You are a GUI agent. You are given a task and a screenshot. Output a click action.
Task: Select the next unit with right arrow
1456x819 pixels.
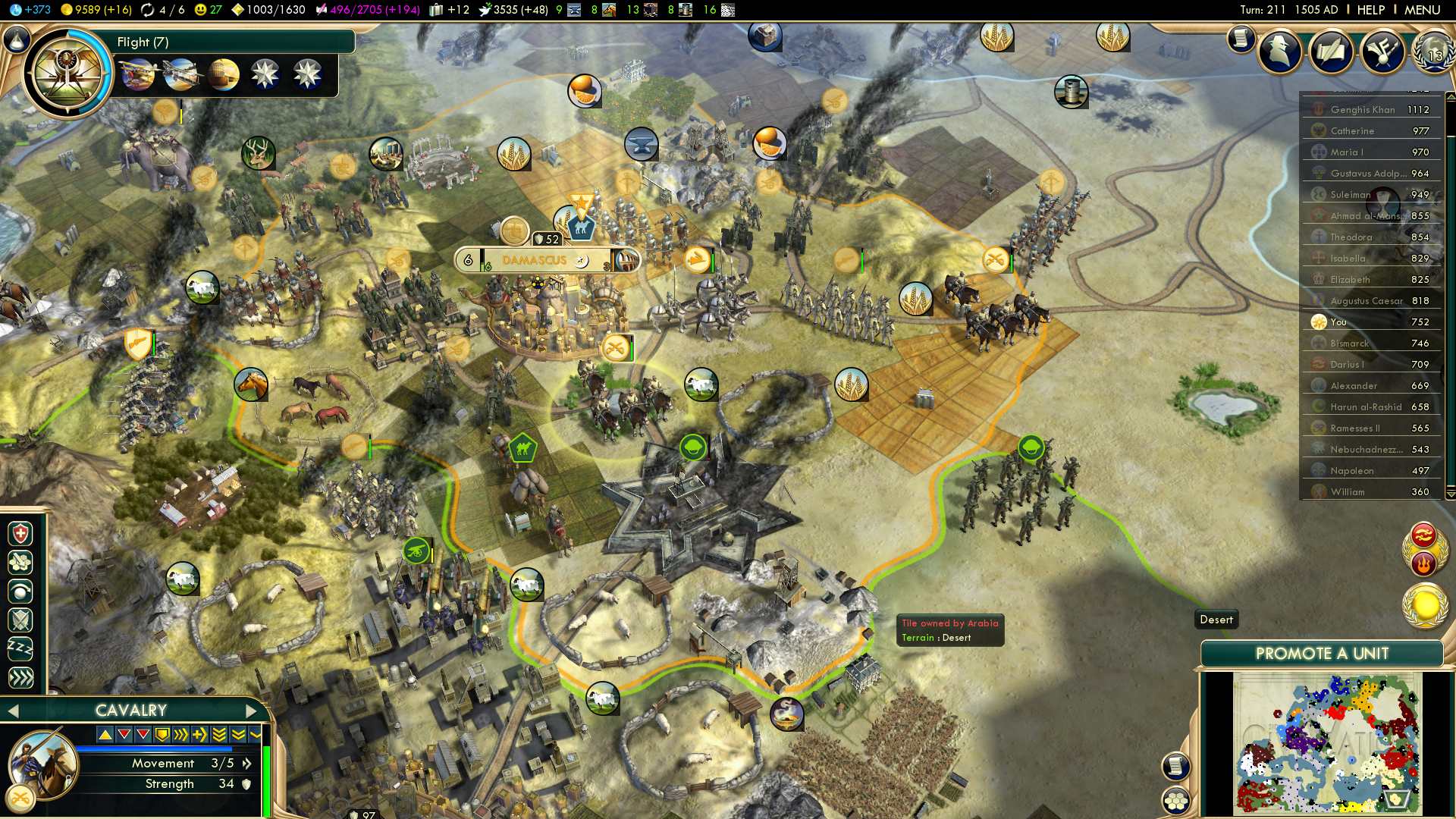pyautogui.click(x=252, y=711)
